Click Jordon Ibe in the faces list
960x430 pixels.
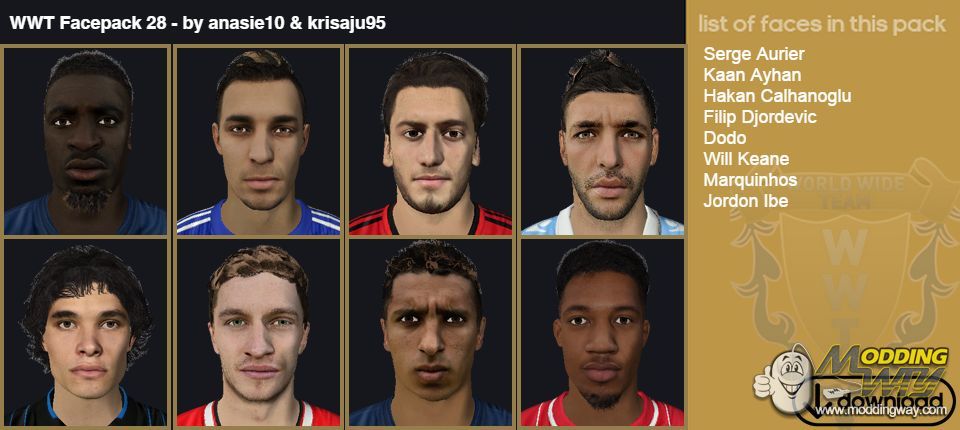pyautogui.click(x=746, y=201)
